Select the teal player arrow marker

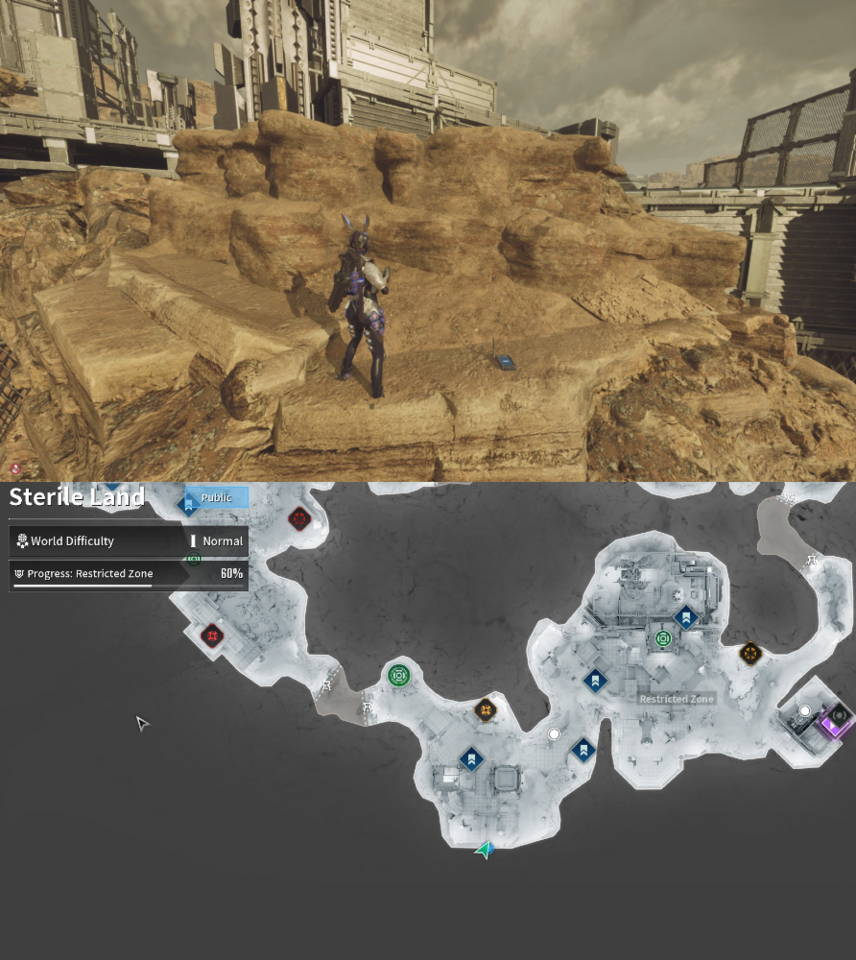(485, 850)
